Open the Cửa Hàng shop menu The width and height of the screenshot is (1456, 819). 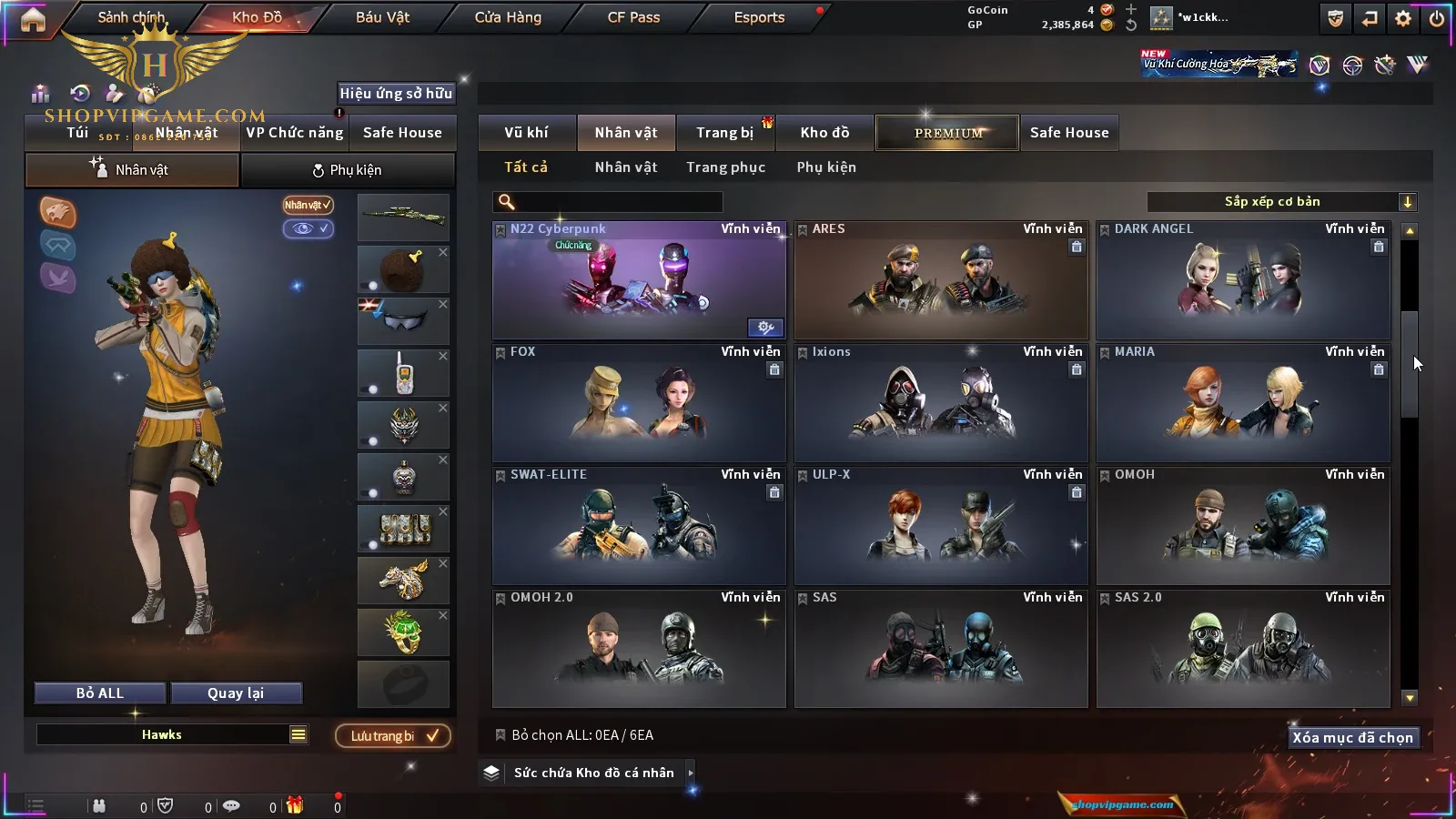(508, 17)
